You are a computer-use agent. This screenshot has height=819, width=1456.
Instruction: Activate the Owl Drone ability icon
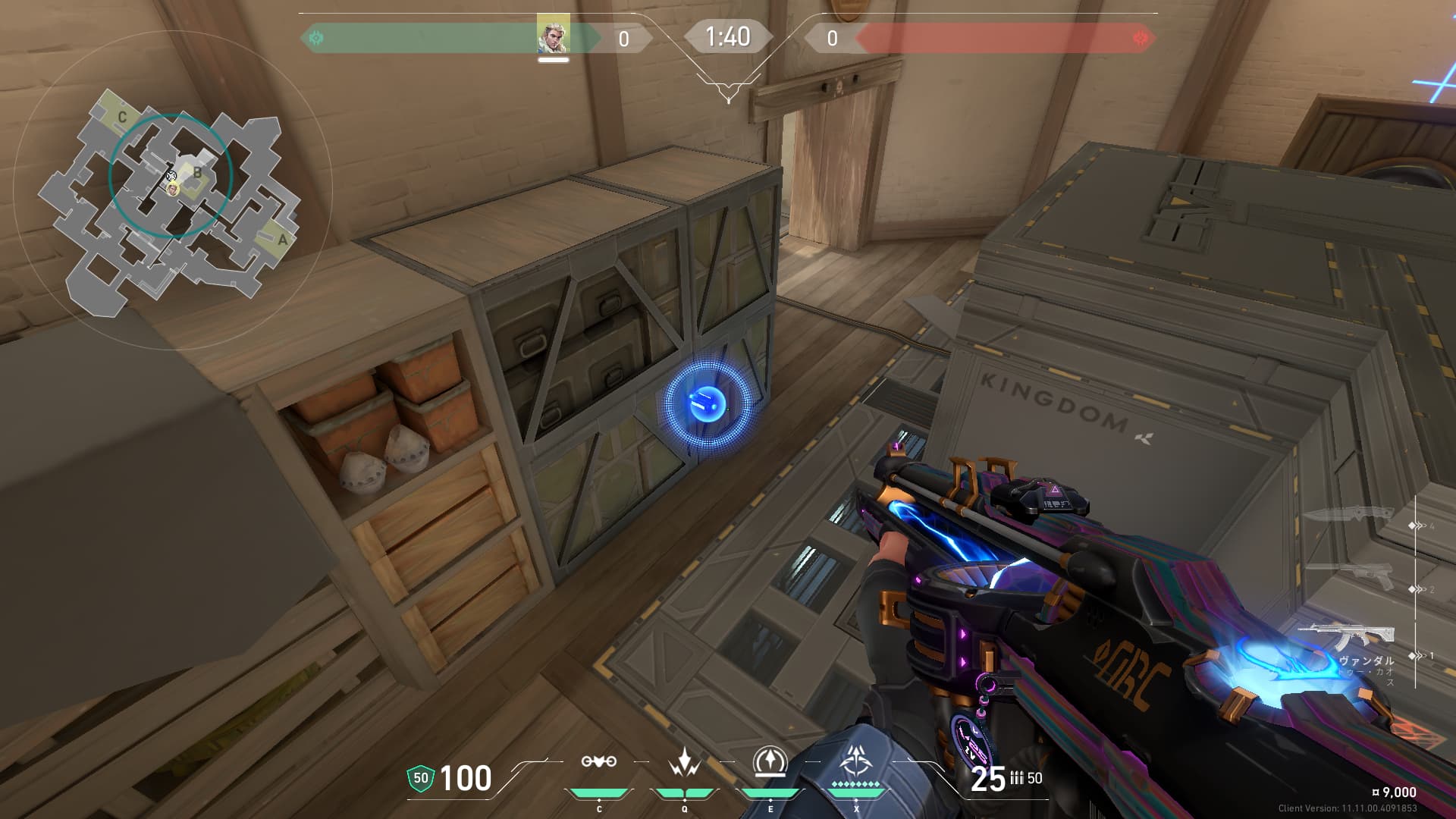598,762
